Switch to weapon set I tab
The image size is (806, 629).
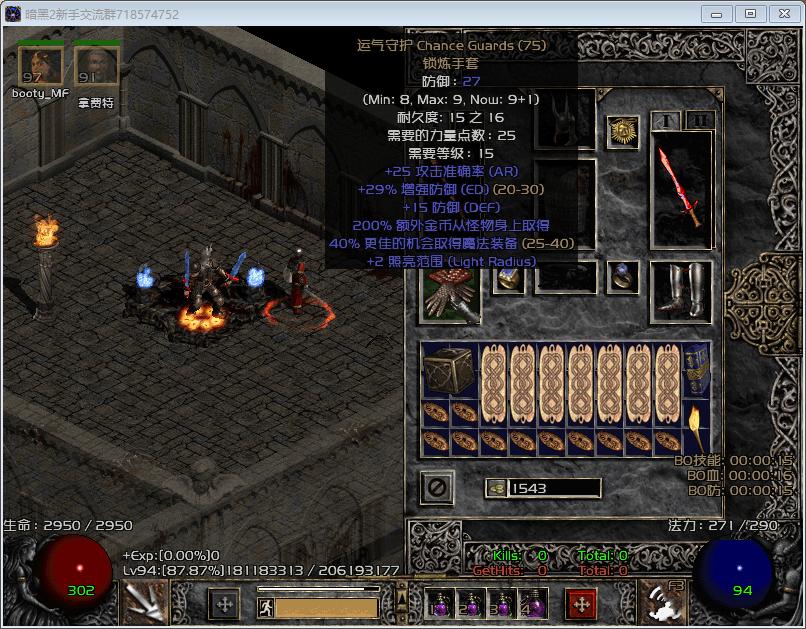[x=665, y=121]
